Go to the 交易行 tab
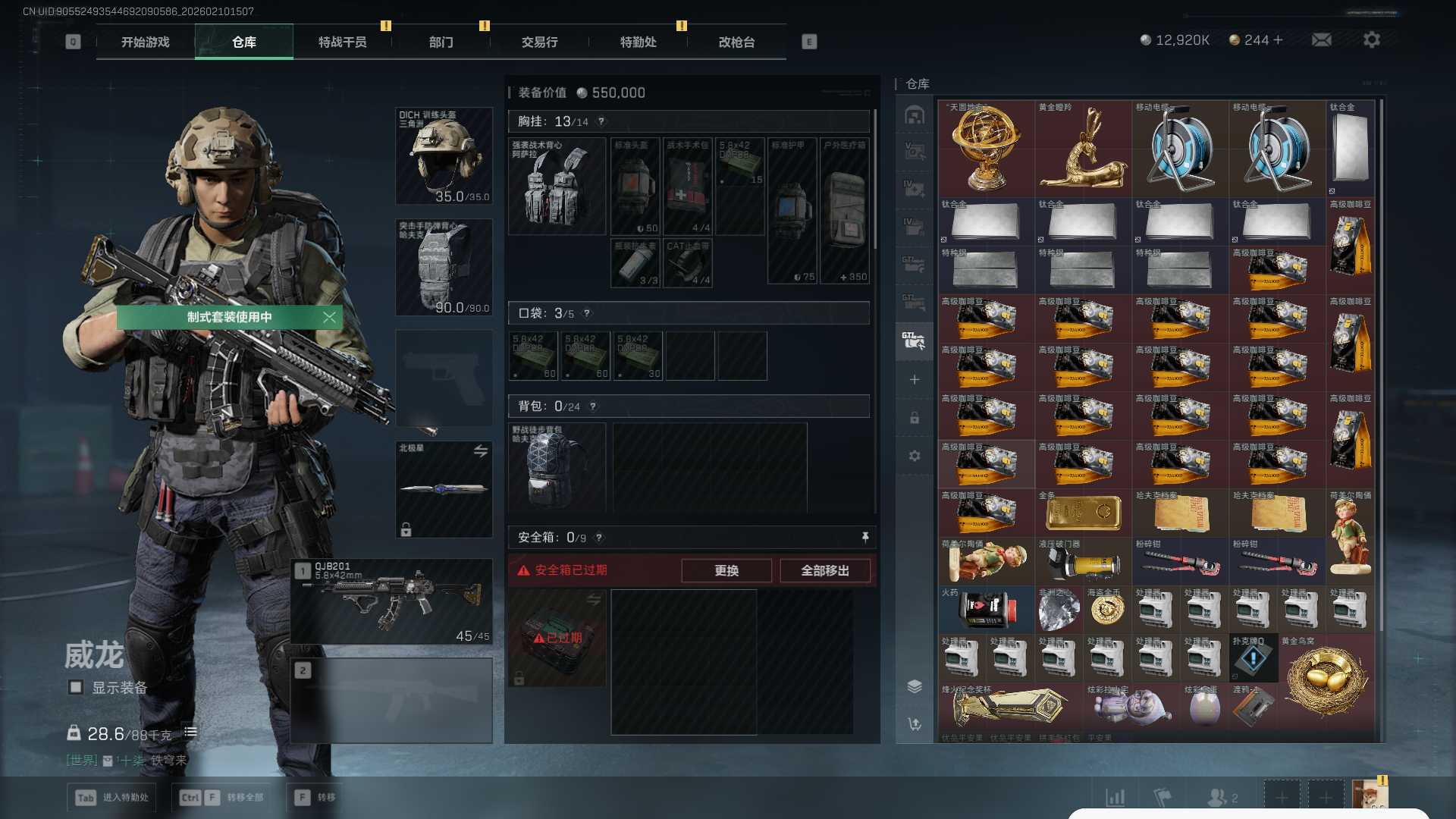 point(539,42)
